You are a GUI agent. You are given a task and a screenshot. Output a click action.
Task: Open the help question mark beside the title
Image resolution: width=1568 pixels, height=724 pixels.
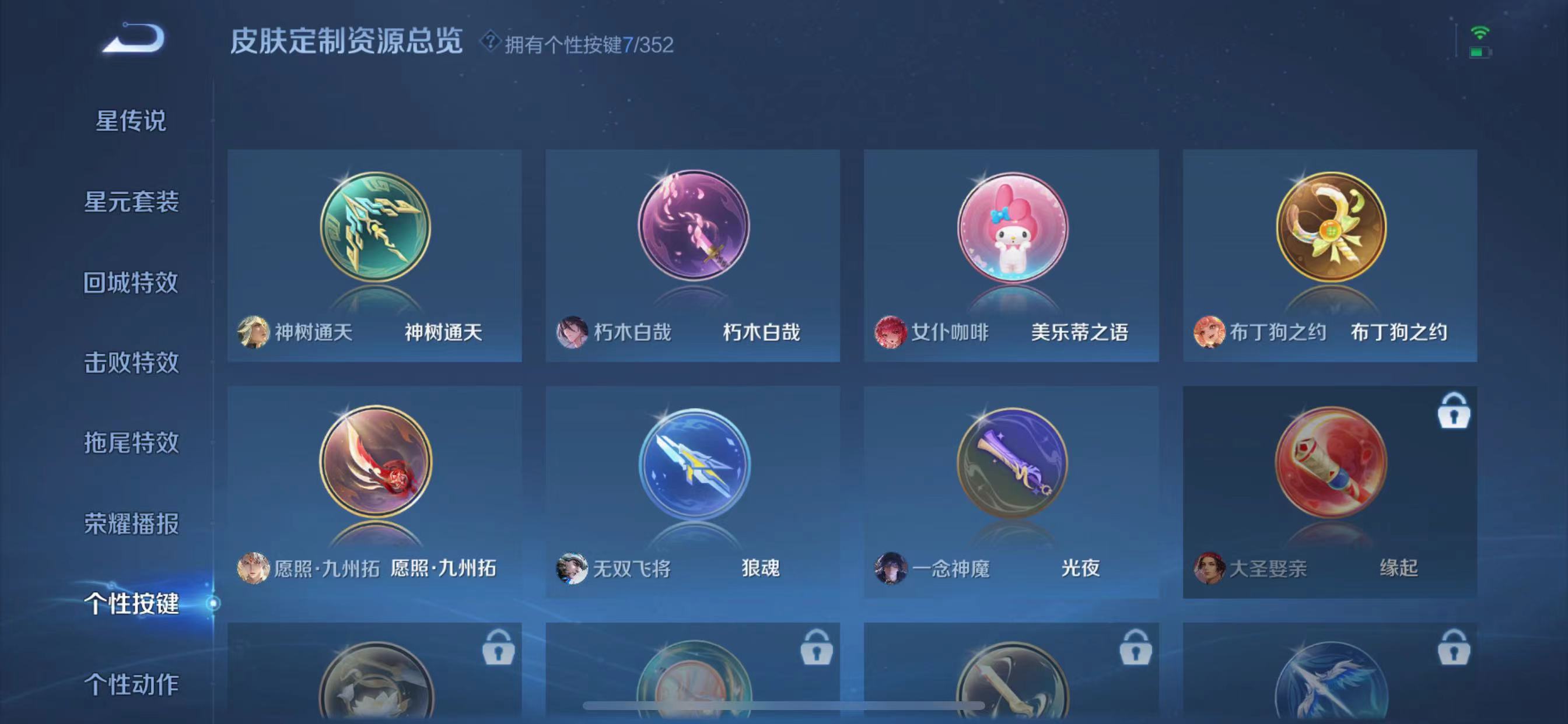[x=491, y=43]
